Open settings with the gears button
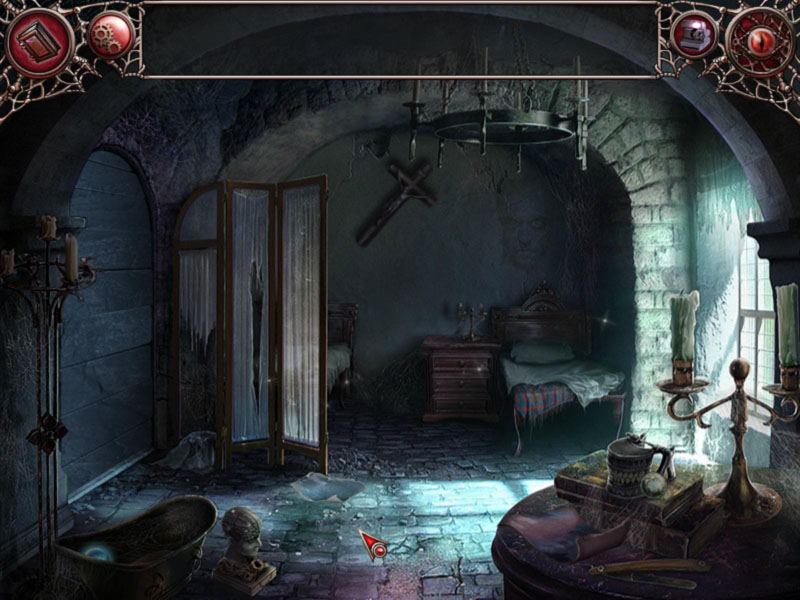Screen dimensions: 800x600 tap(108, 36)
